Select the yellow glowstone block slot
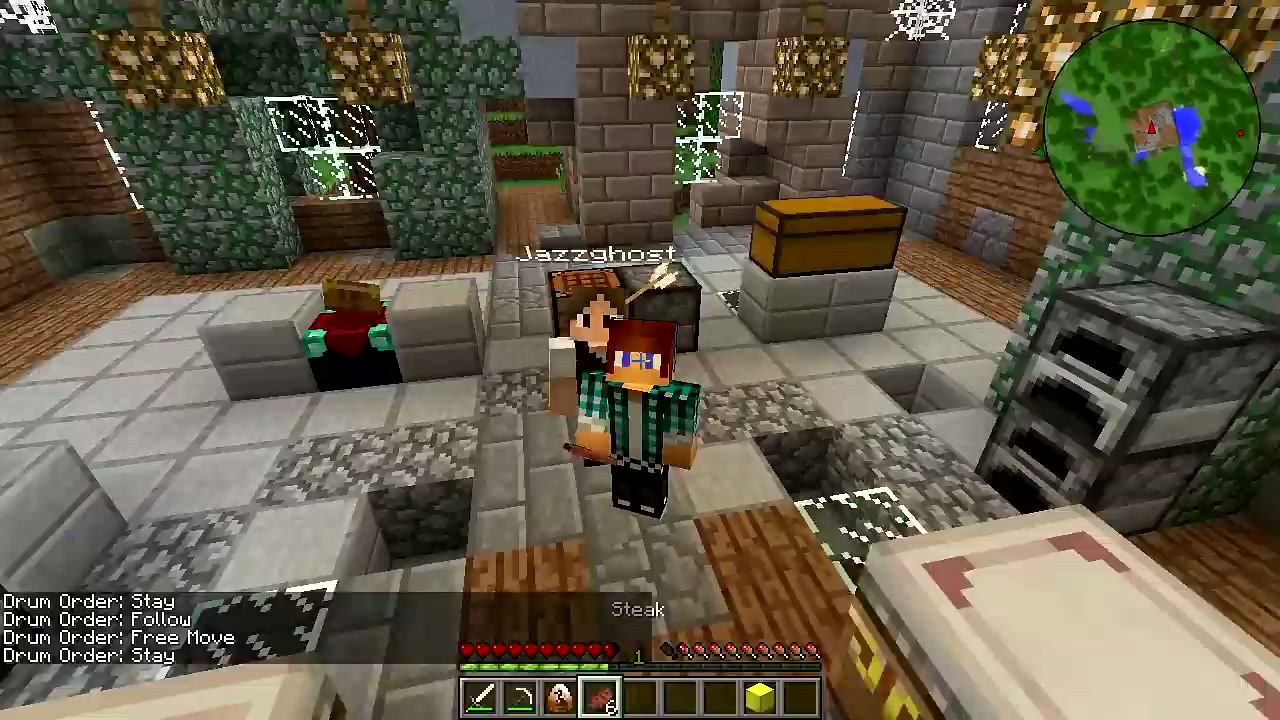The image size is (1280, 720). 759,696
